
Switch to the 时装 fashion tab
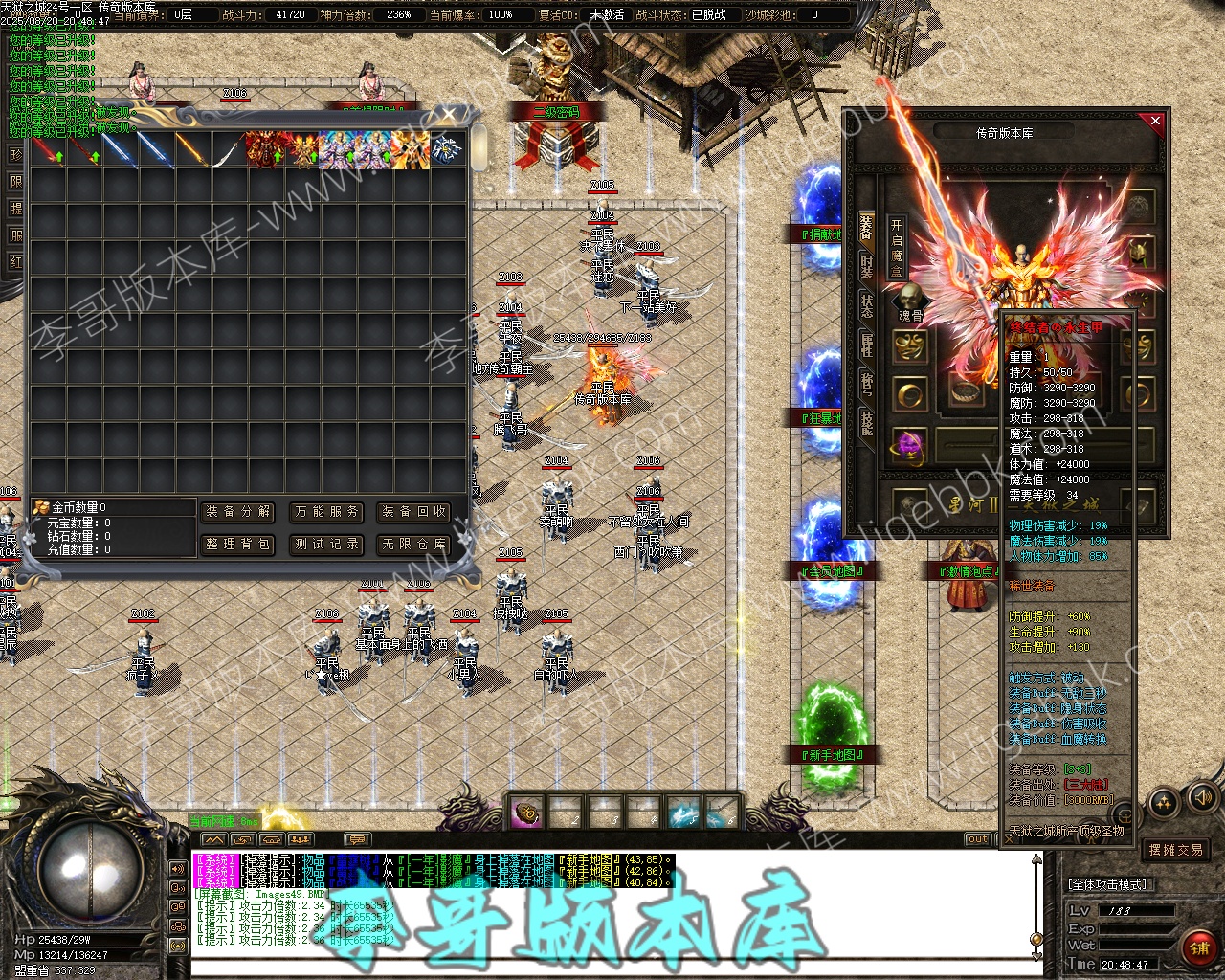point(866,266)
